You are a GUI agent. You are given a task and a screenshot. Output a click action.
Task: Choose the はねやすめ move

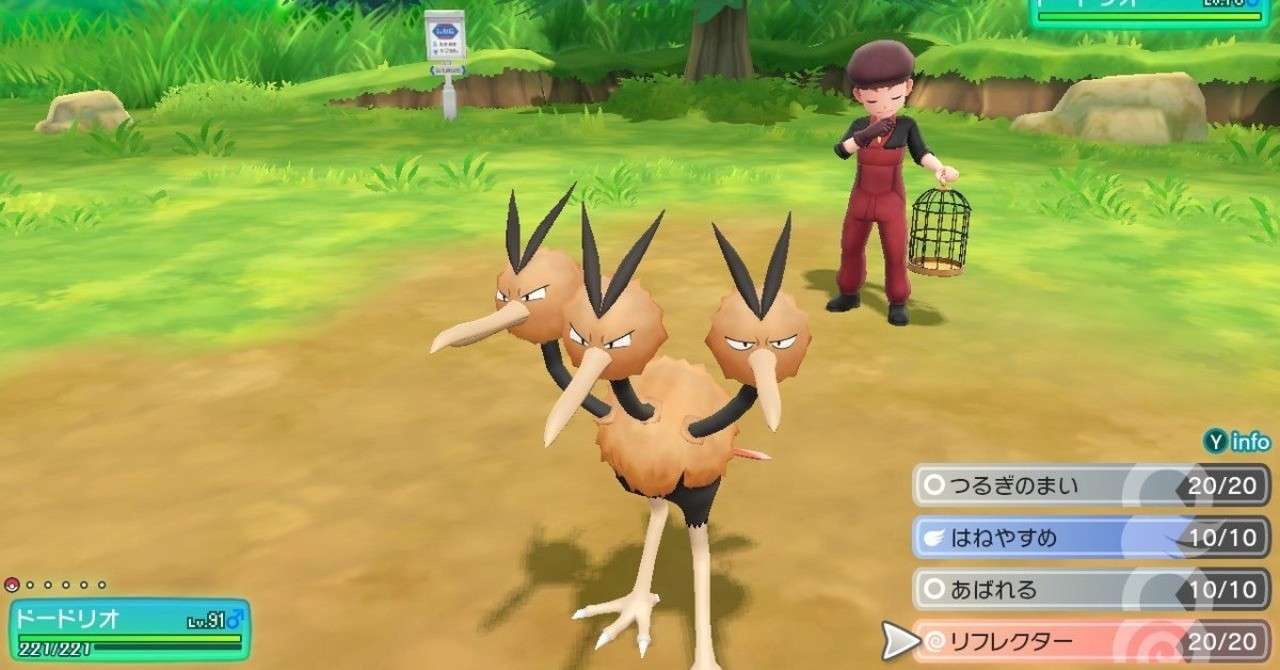click(x=1090, y=538)
